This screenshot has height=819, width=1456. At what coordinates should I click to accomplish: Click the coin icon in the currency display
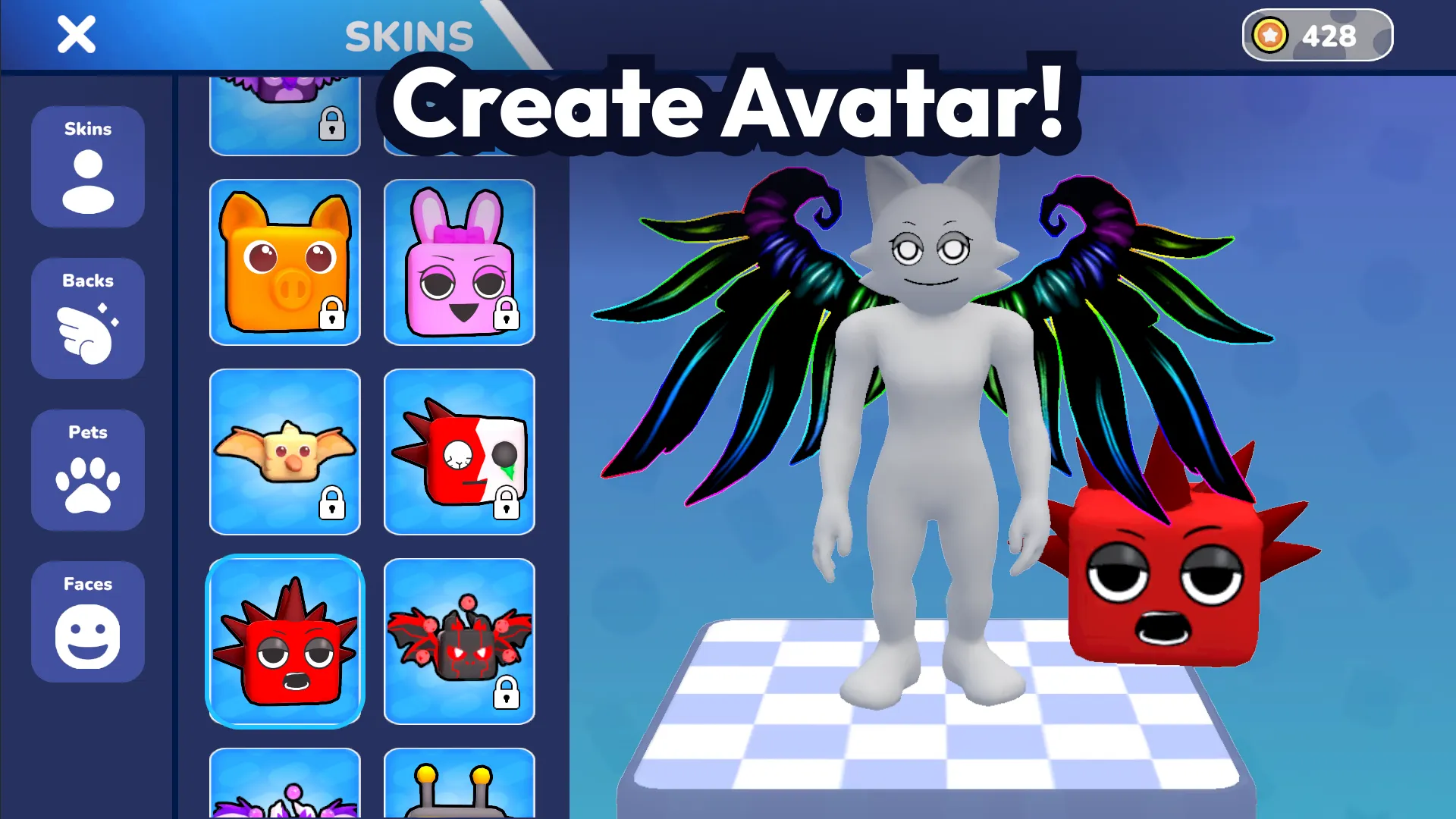[x=1271, y=34]
